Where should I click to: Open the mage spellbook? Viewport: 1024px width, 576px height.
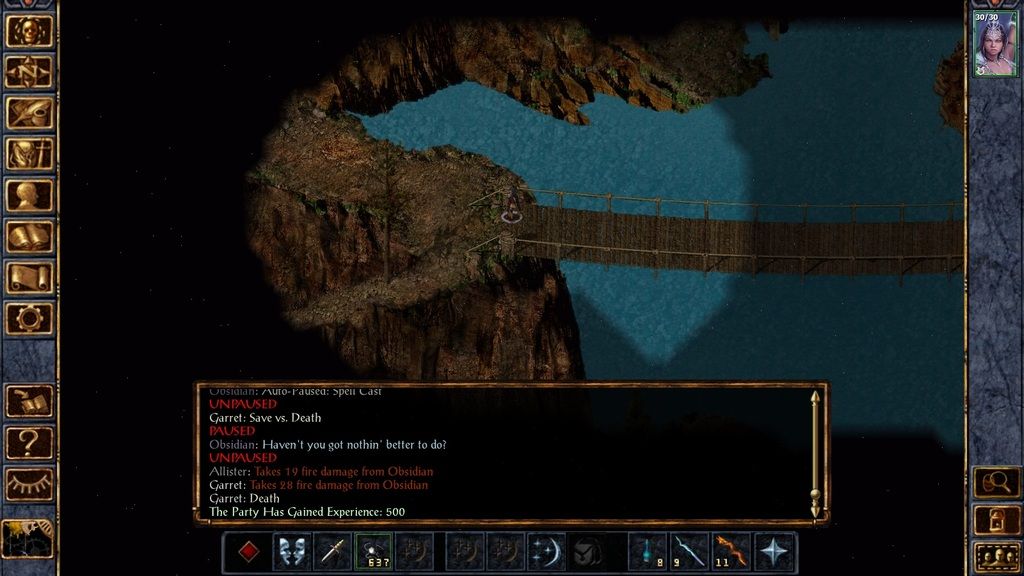tap(29, 236)
